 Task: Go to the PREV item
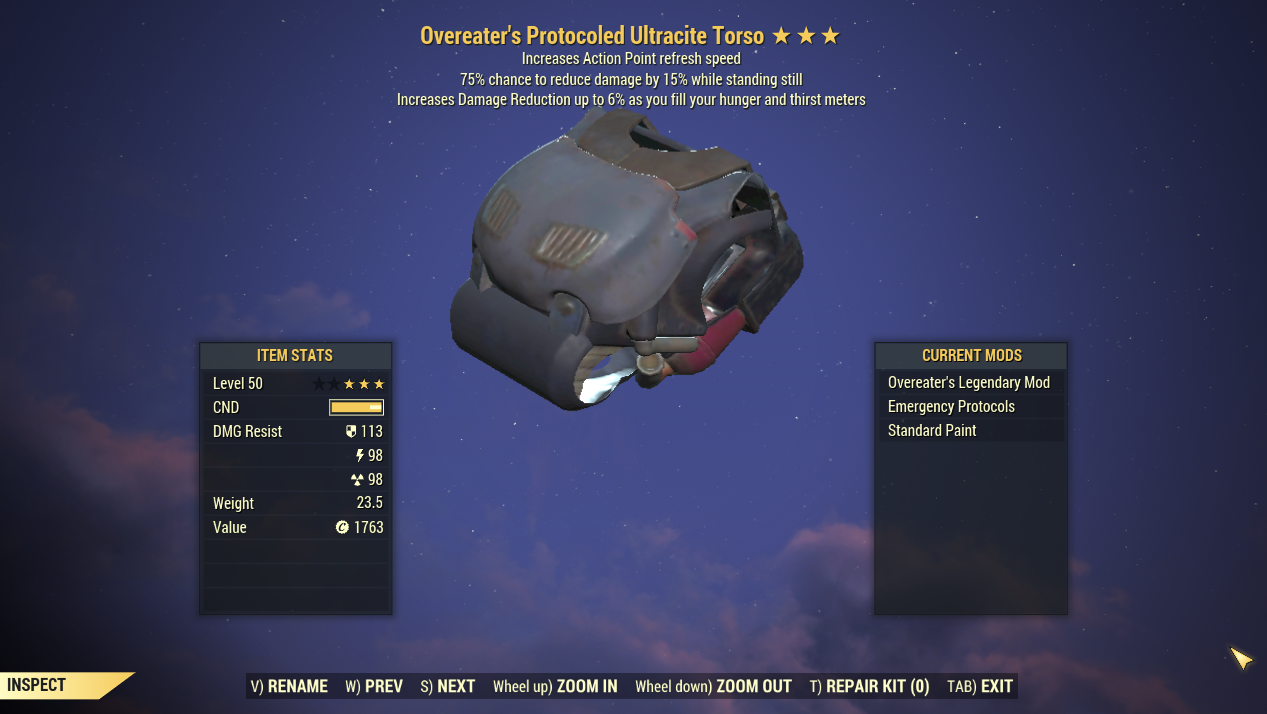pos(374,686)
